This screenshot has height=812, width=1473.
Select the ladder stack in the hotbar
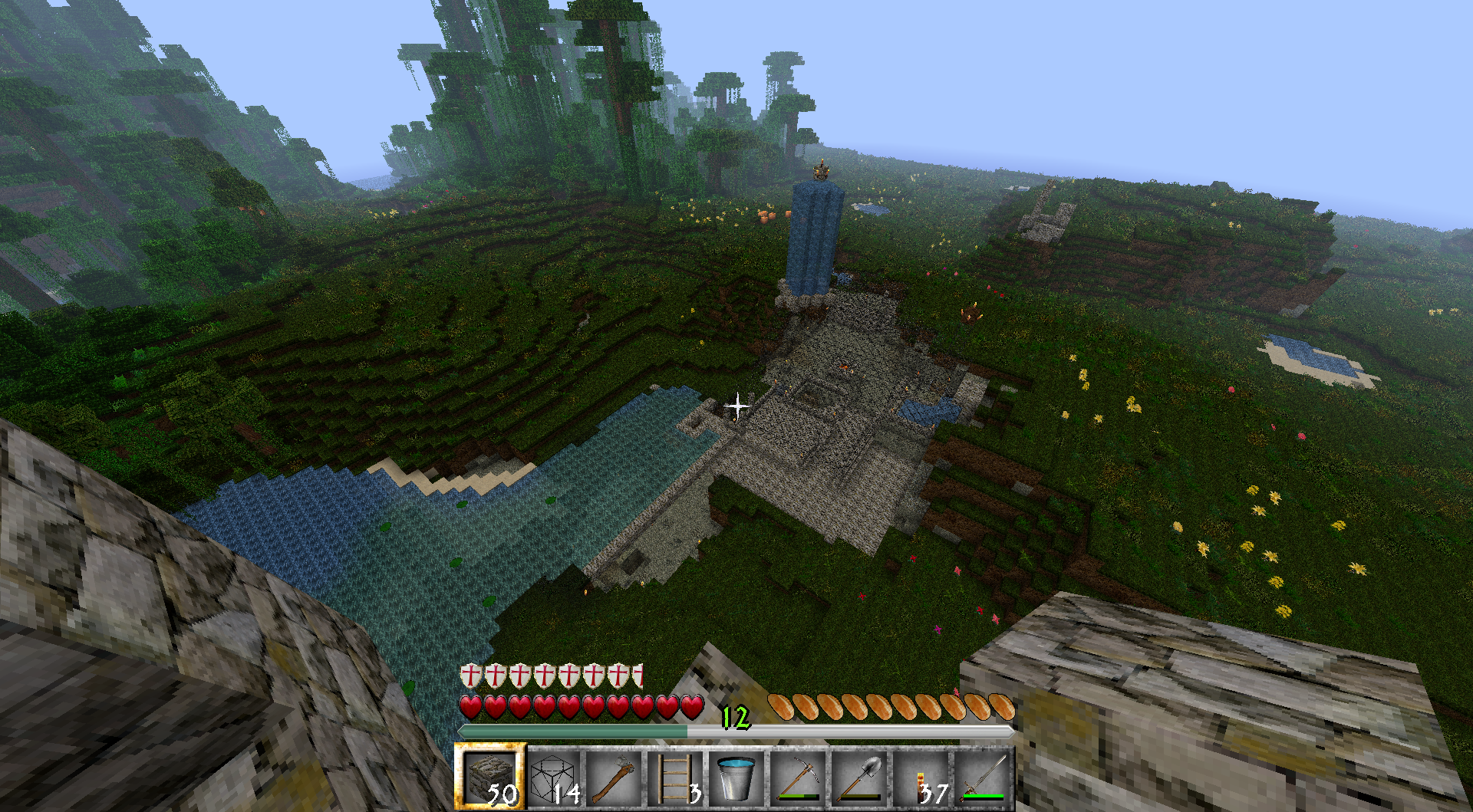pyautogui.click(x=675, y=777)
